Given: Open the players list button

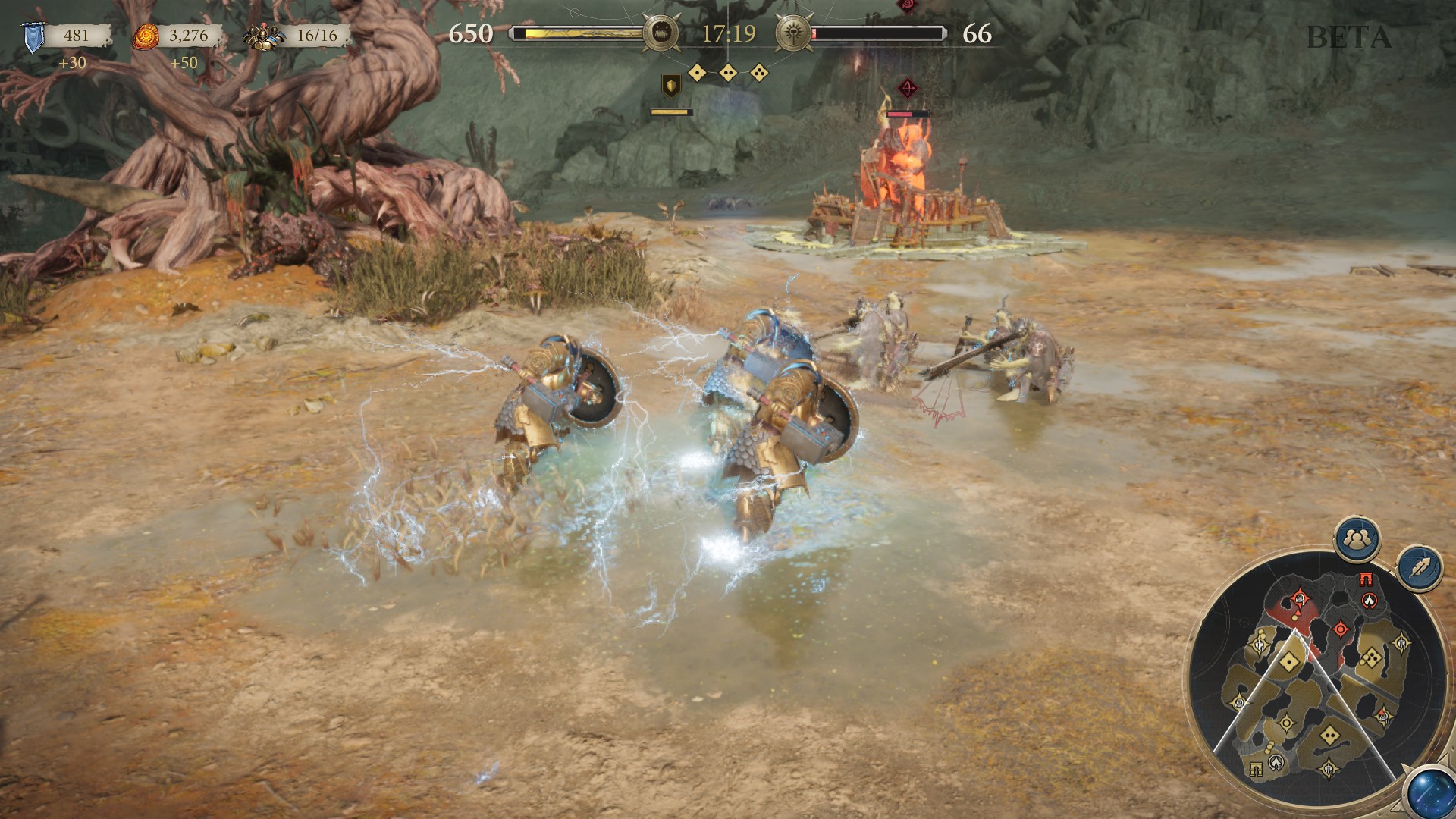Looking at the screenshot, I should point(1357,539).
